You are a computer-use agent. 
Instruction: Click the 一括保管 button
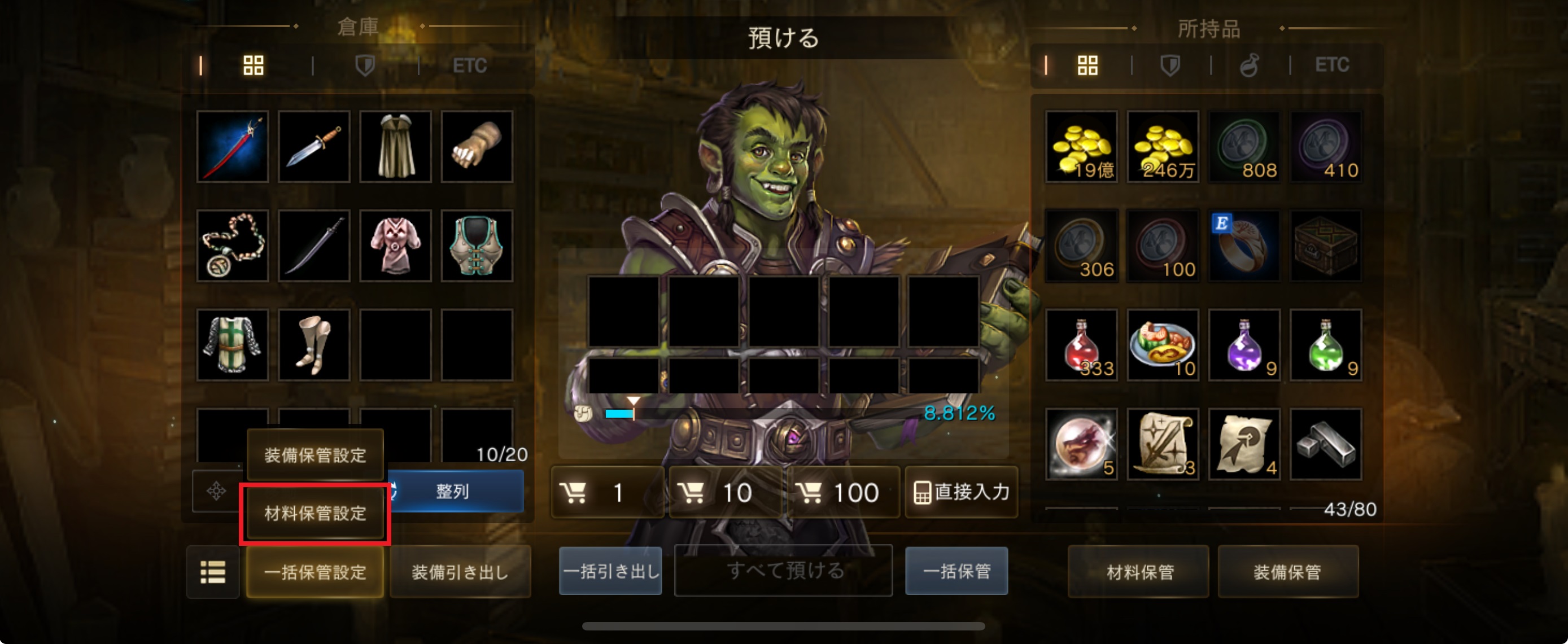(x=956, y=571)
